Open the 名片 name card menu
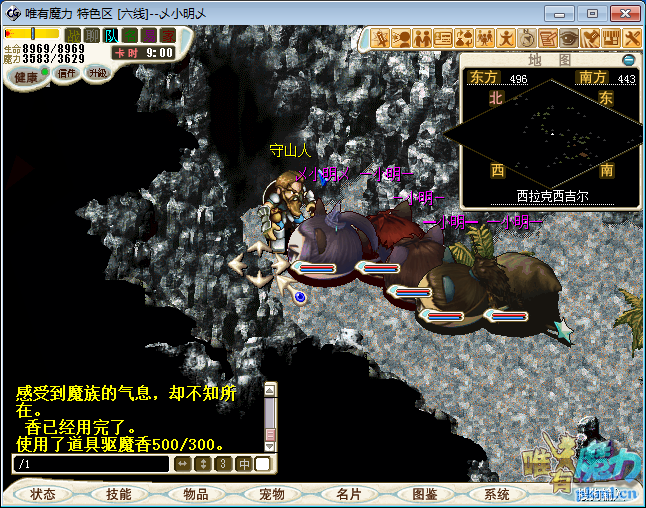Image resolution: width=646 pixels, height=508 pixels. tap(348, 494)
